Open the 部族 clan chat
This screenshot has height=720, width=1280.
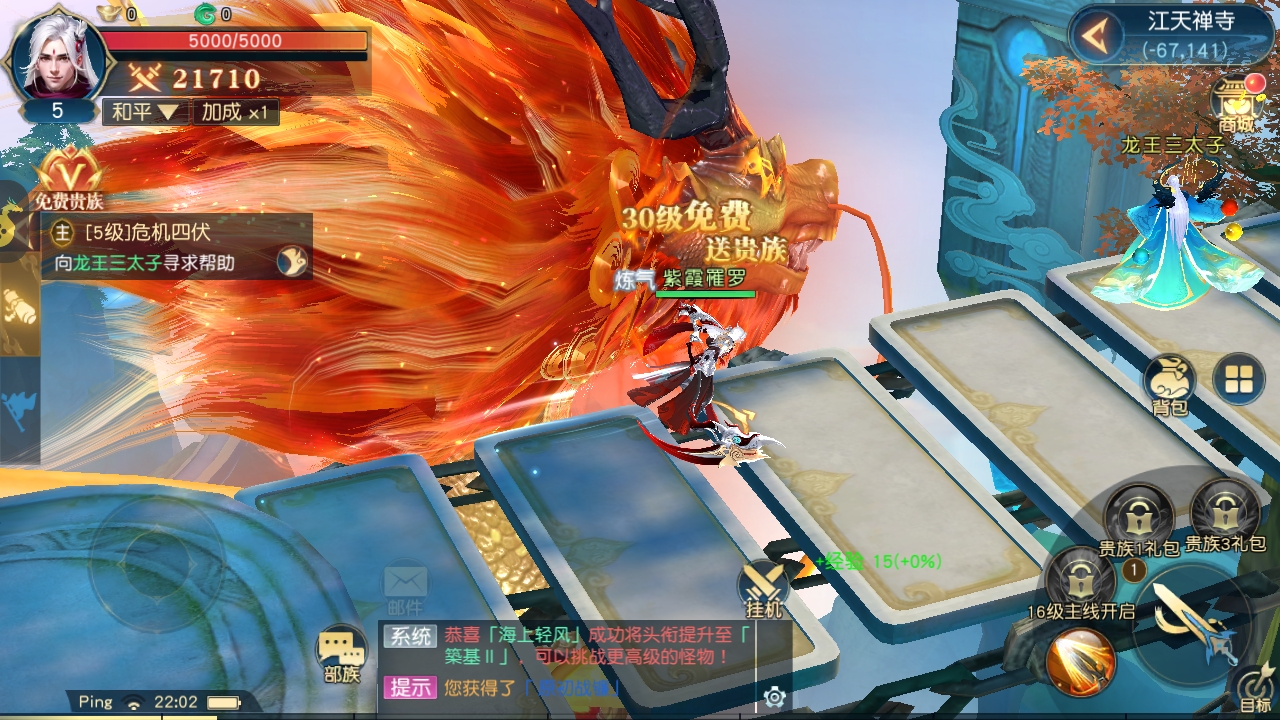point(341,654)
